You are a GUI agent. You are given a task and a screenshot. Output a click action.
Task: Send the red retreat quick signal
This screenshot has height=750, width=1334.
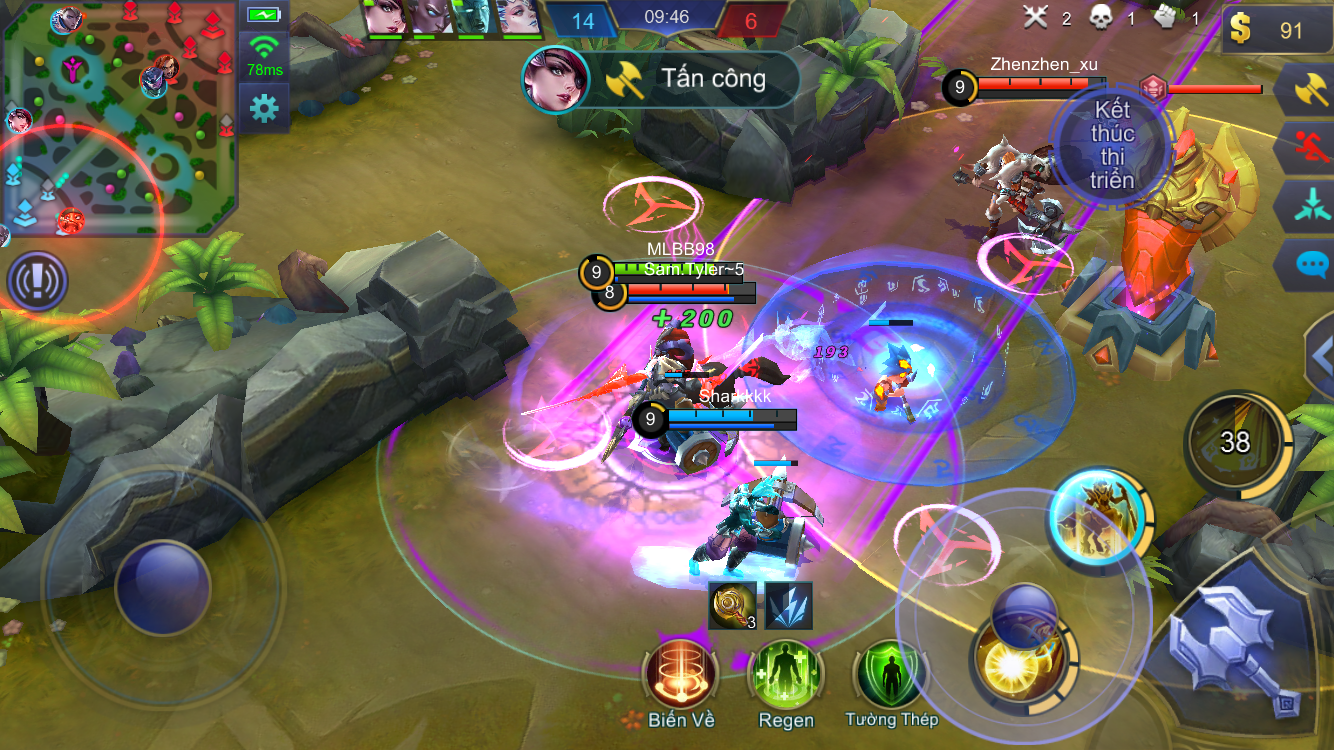[1309, 149]
